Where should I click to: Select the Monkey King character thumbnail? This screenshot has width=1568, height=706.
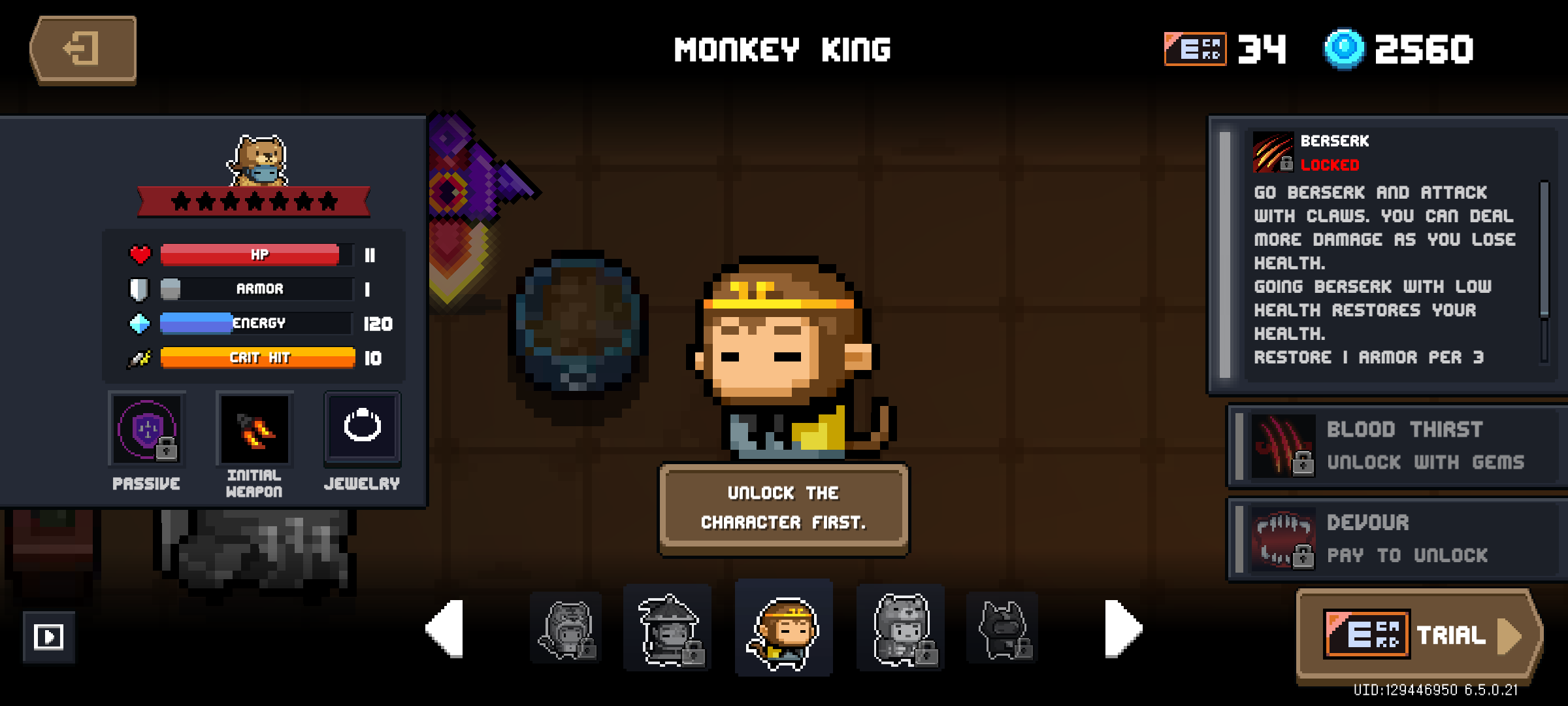783,628
